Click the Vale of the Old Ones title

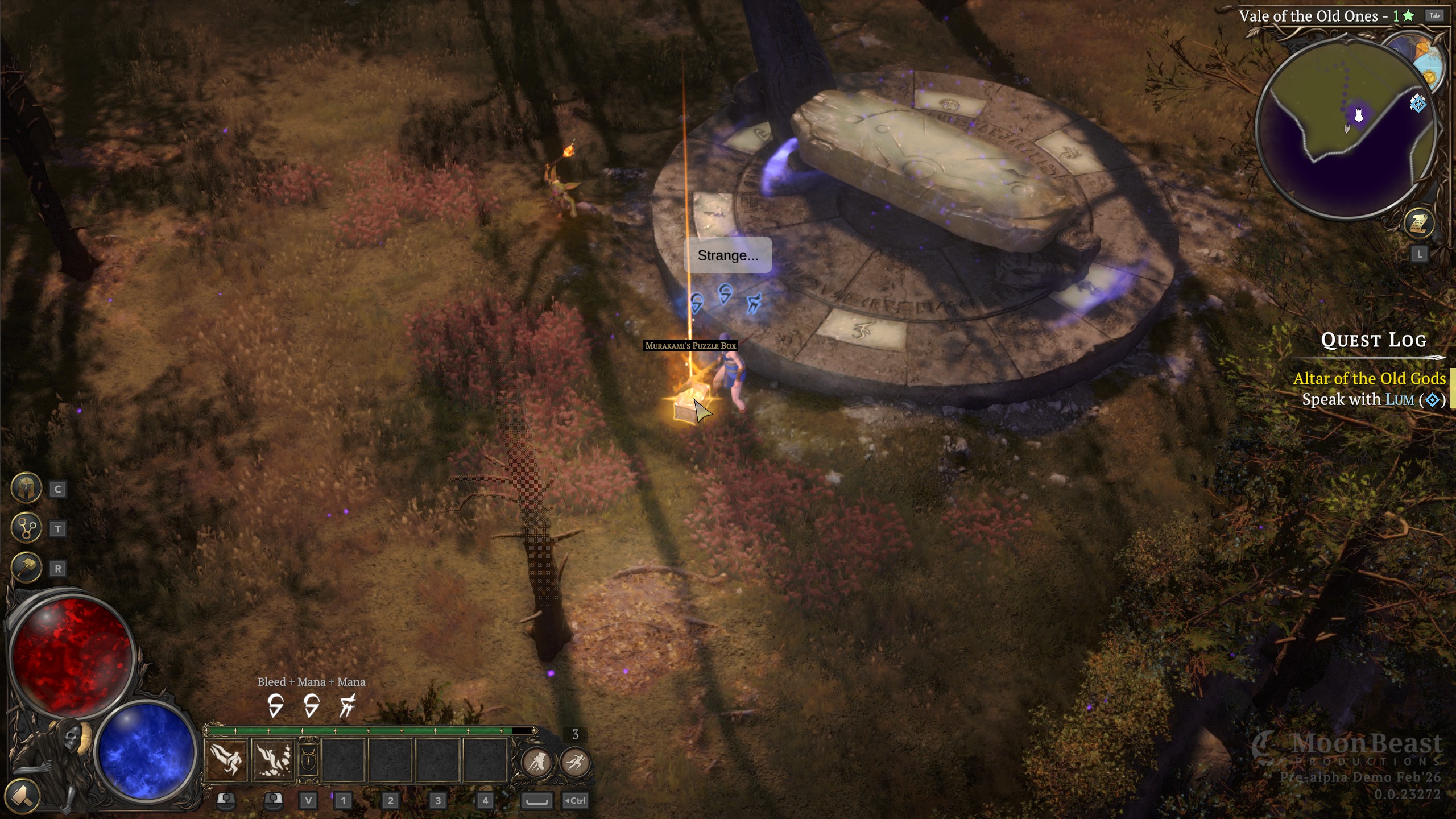coord(1308,16)
